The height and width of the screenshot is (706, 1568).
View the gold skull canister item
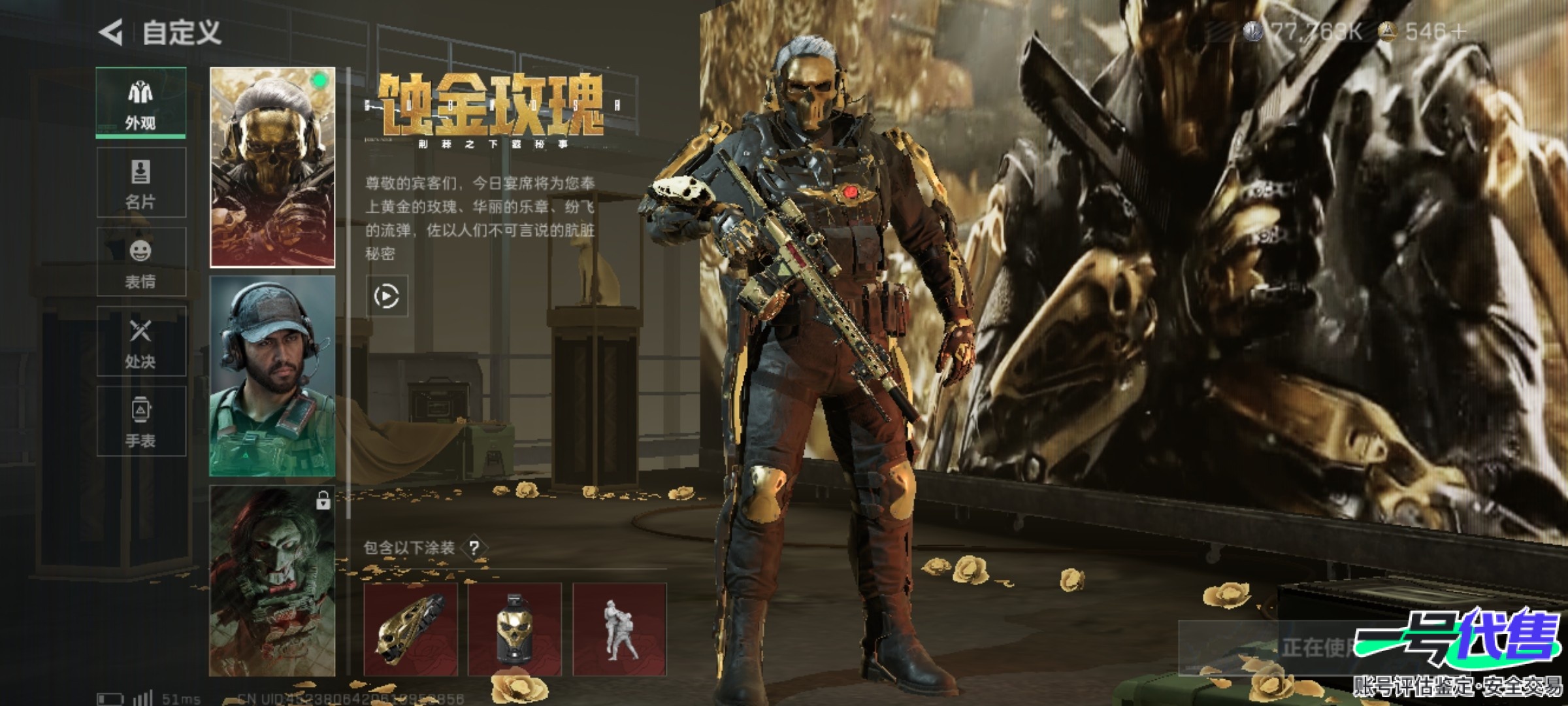(x=515, y=629)
